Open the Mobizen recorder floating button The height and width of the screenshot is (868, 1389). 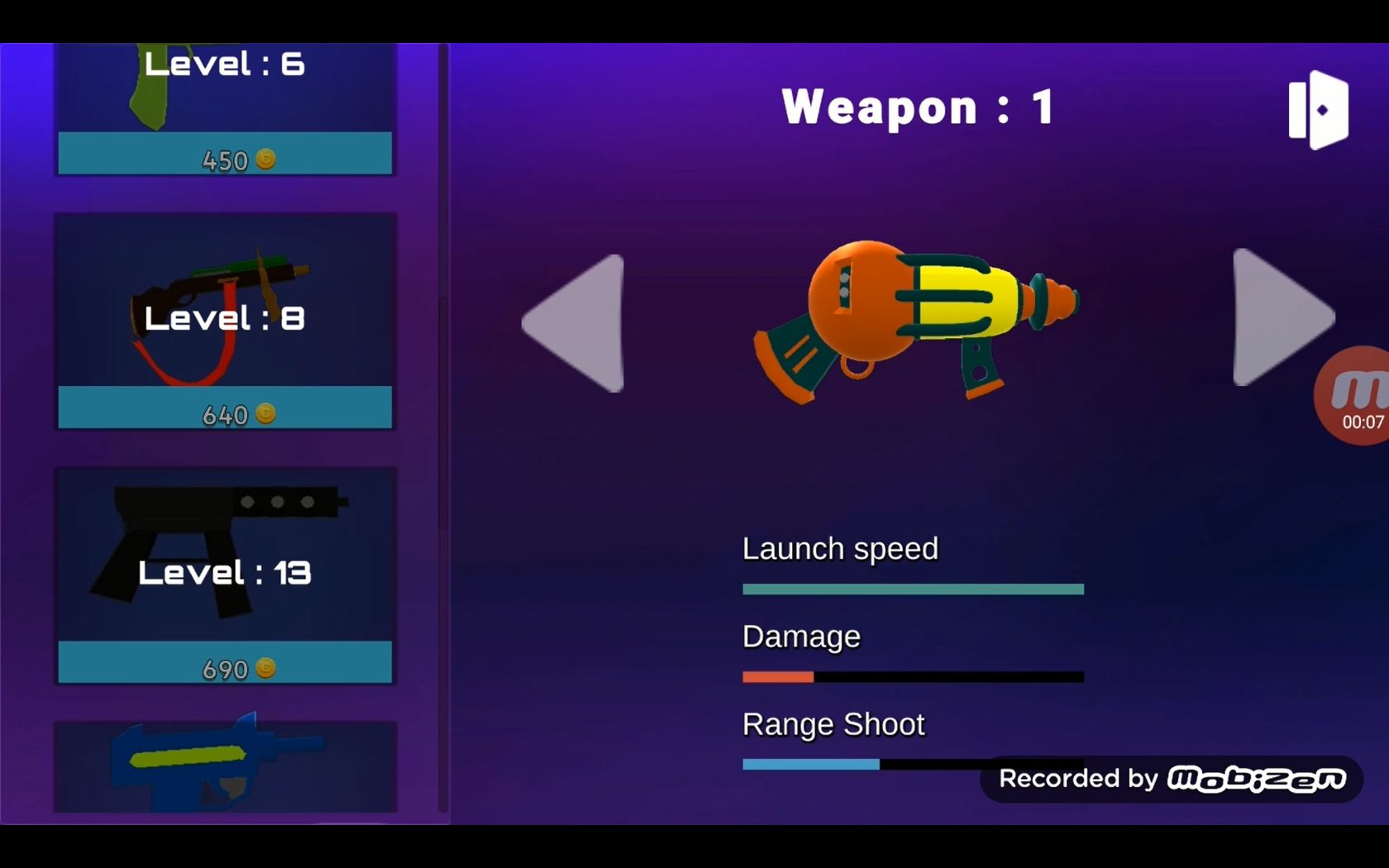point(1354,396)
